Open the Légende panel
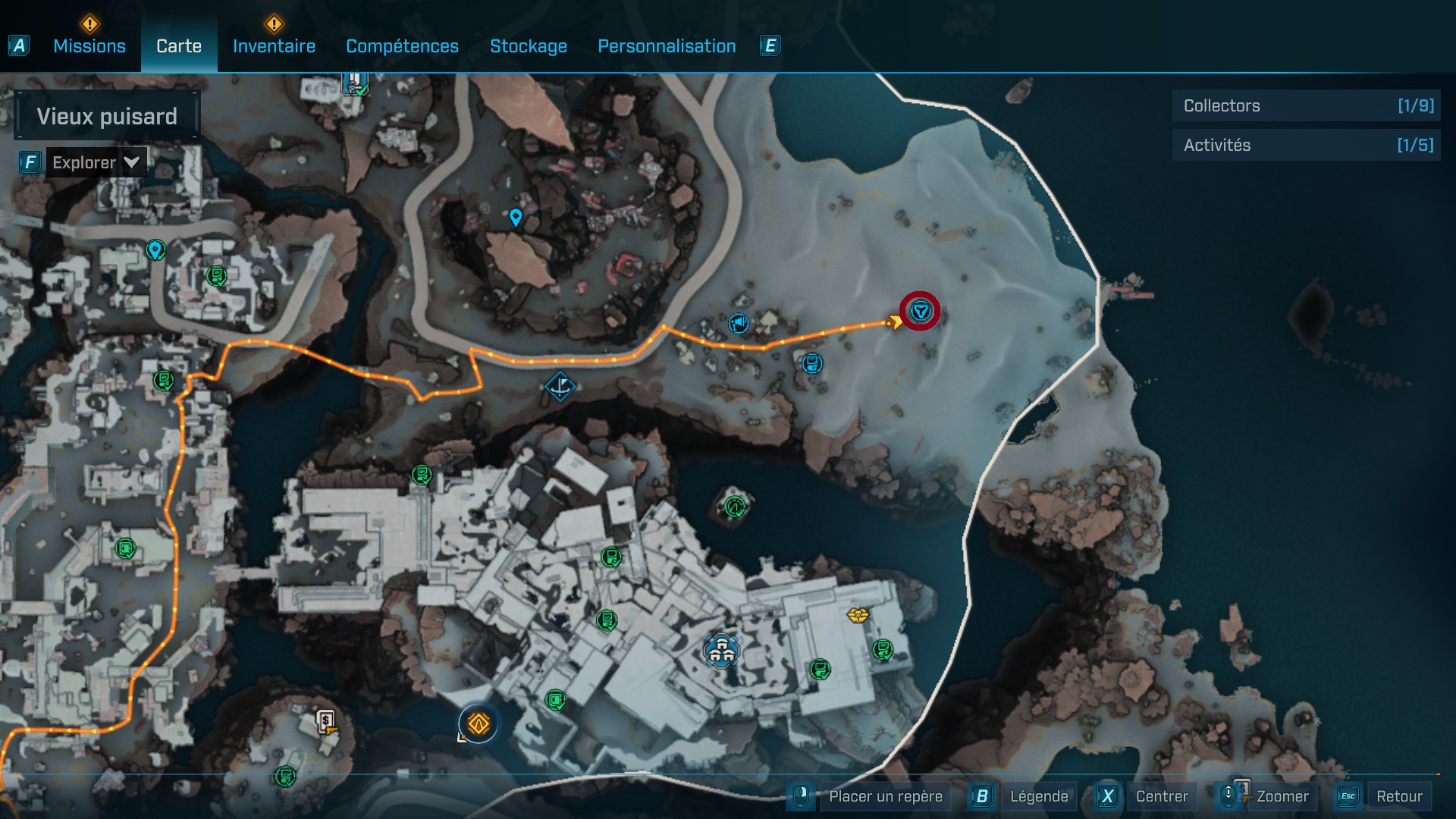Viewport: 1456px width, 819px height. (x=1038, y=796)
